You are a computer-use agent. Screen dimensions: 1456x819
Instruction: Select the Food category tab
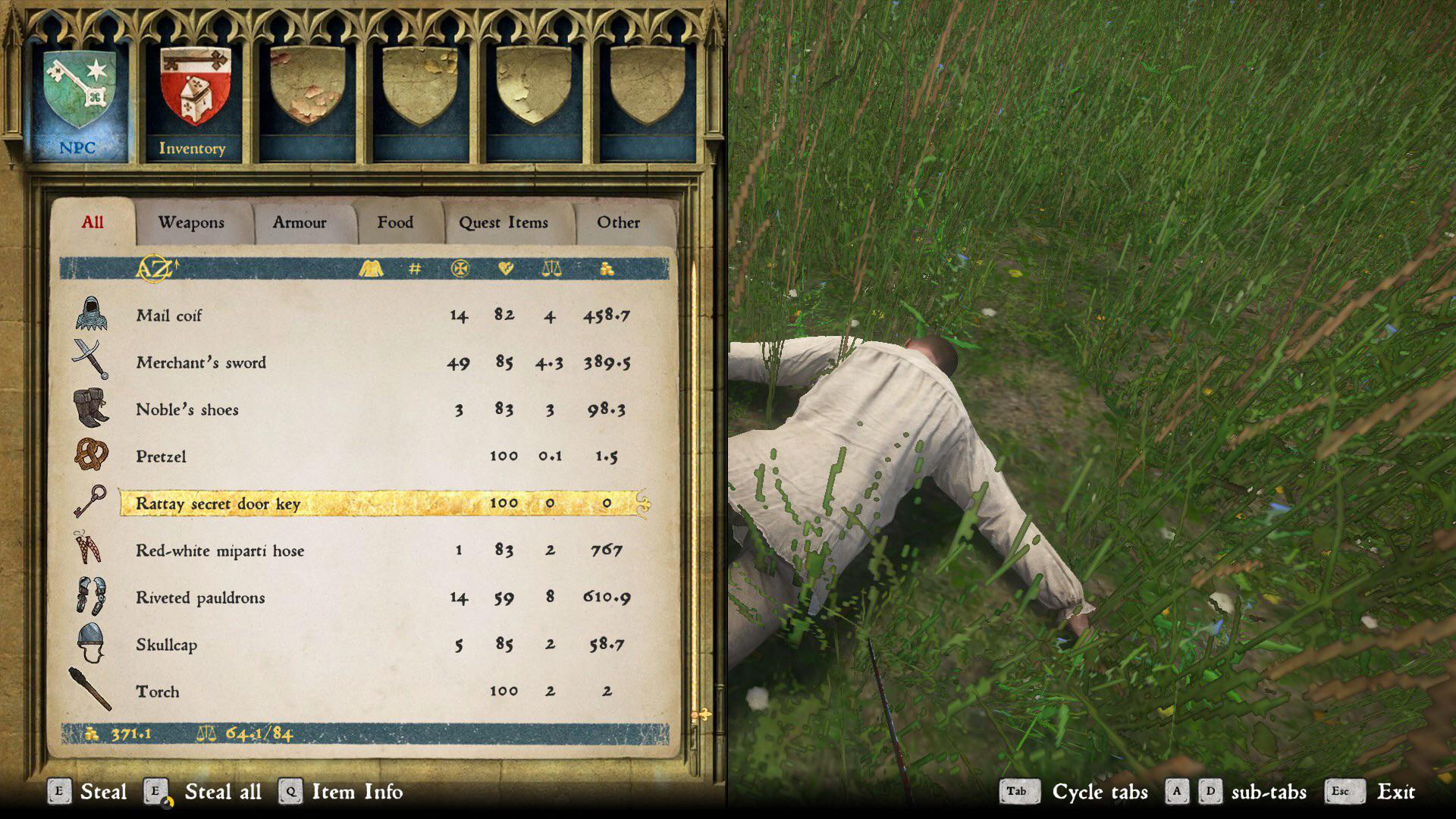pos(395,222)
